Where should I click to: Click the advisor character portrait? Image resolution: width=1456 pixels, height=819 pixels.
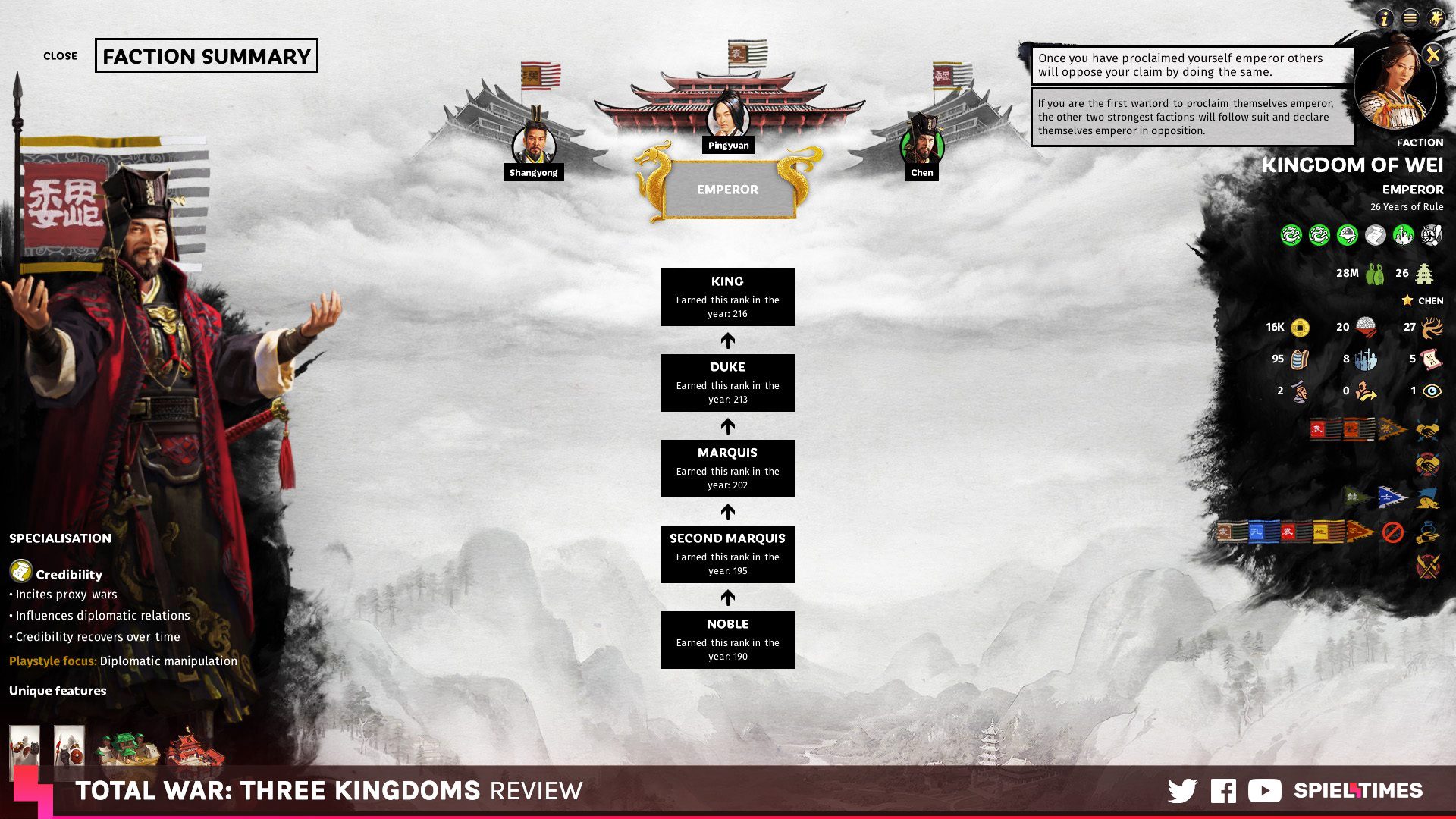(x=1394, y=87)
